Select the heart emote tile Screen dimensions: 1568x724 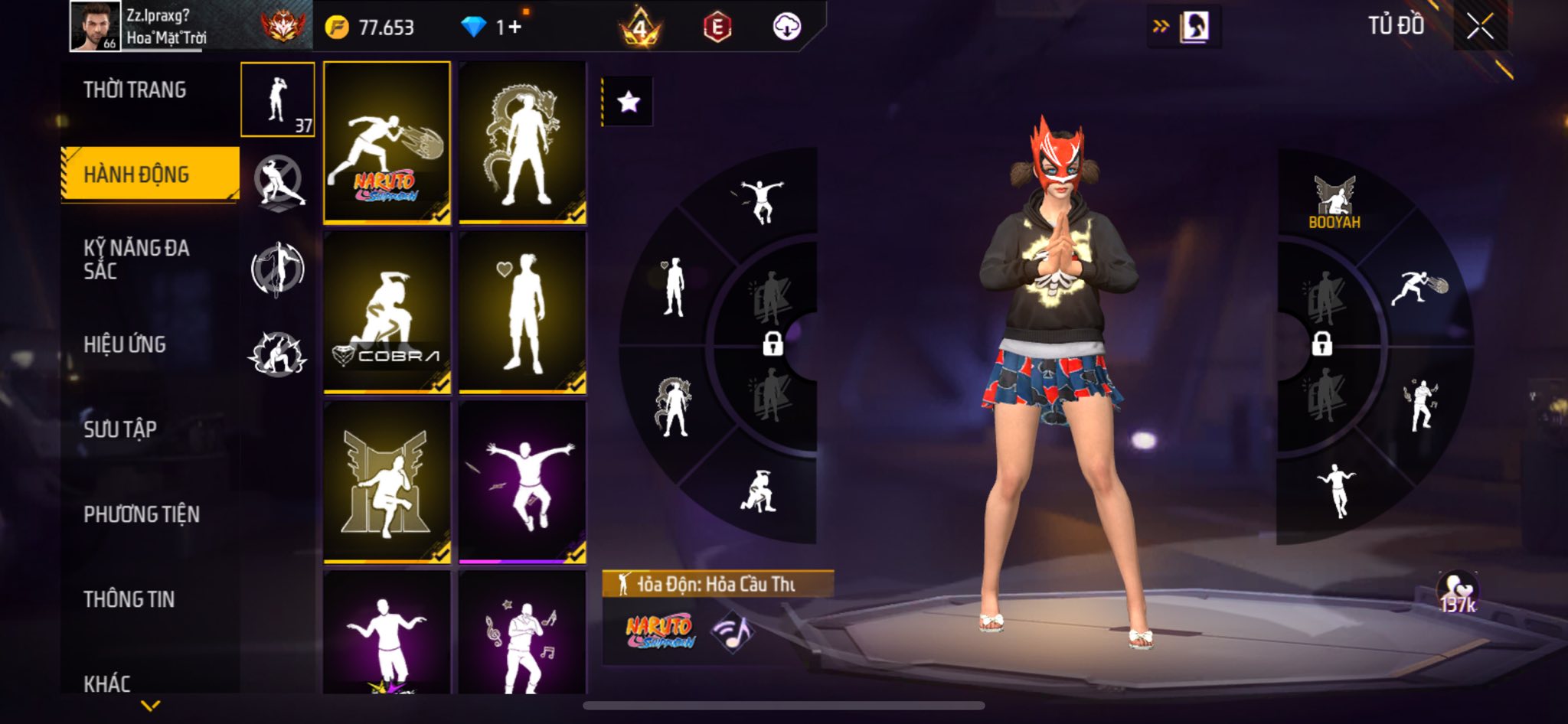[522, 311]
